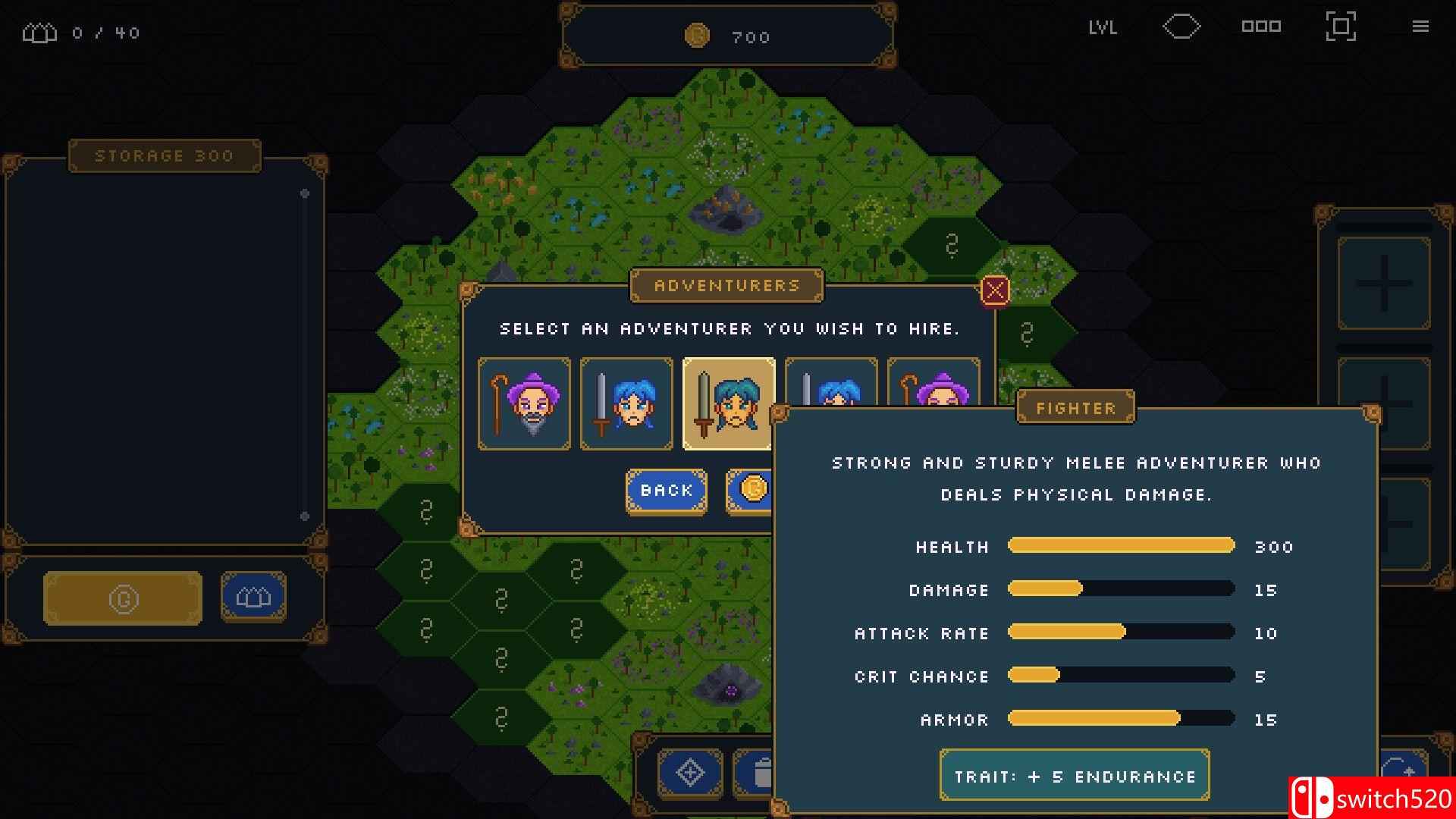Toggle fullscreen with the frame icon

tap(1340, 27)
